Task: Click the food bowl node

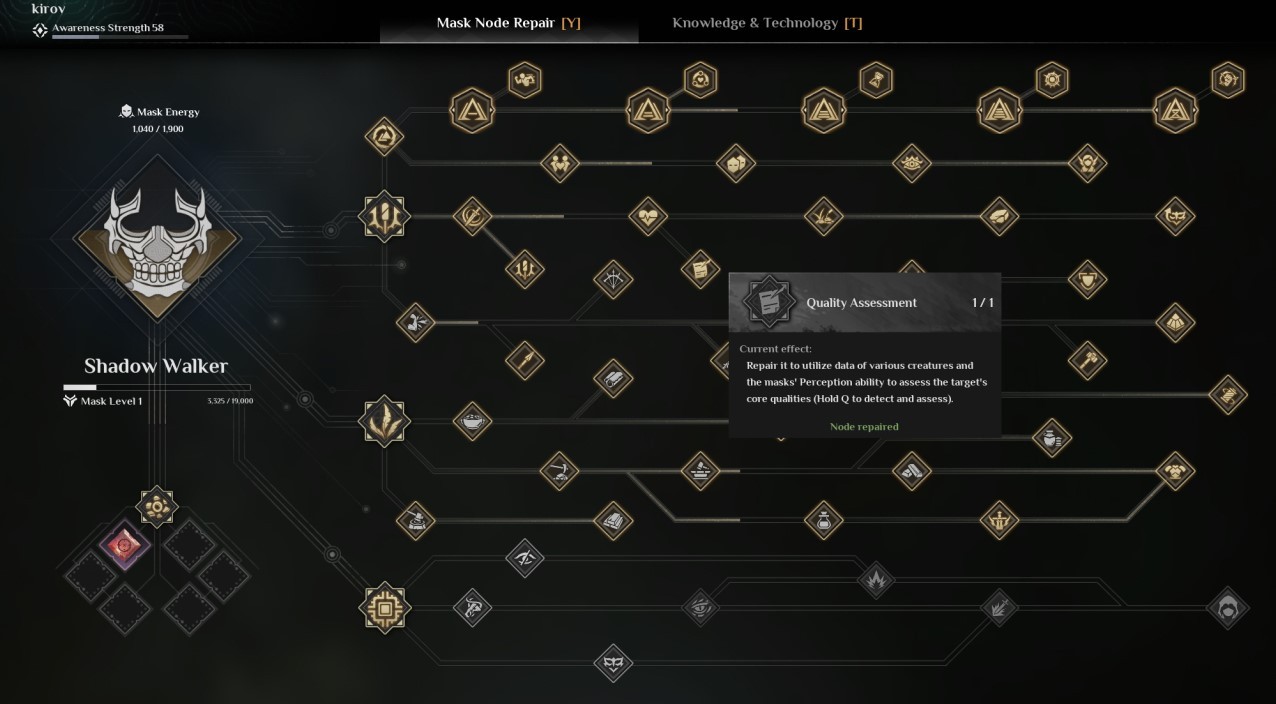Action: point(472,421)
